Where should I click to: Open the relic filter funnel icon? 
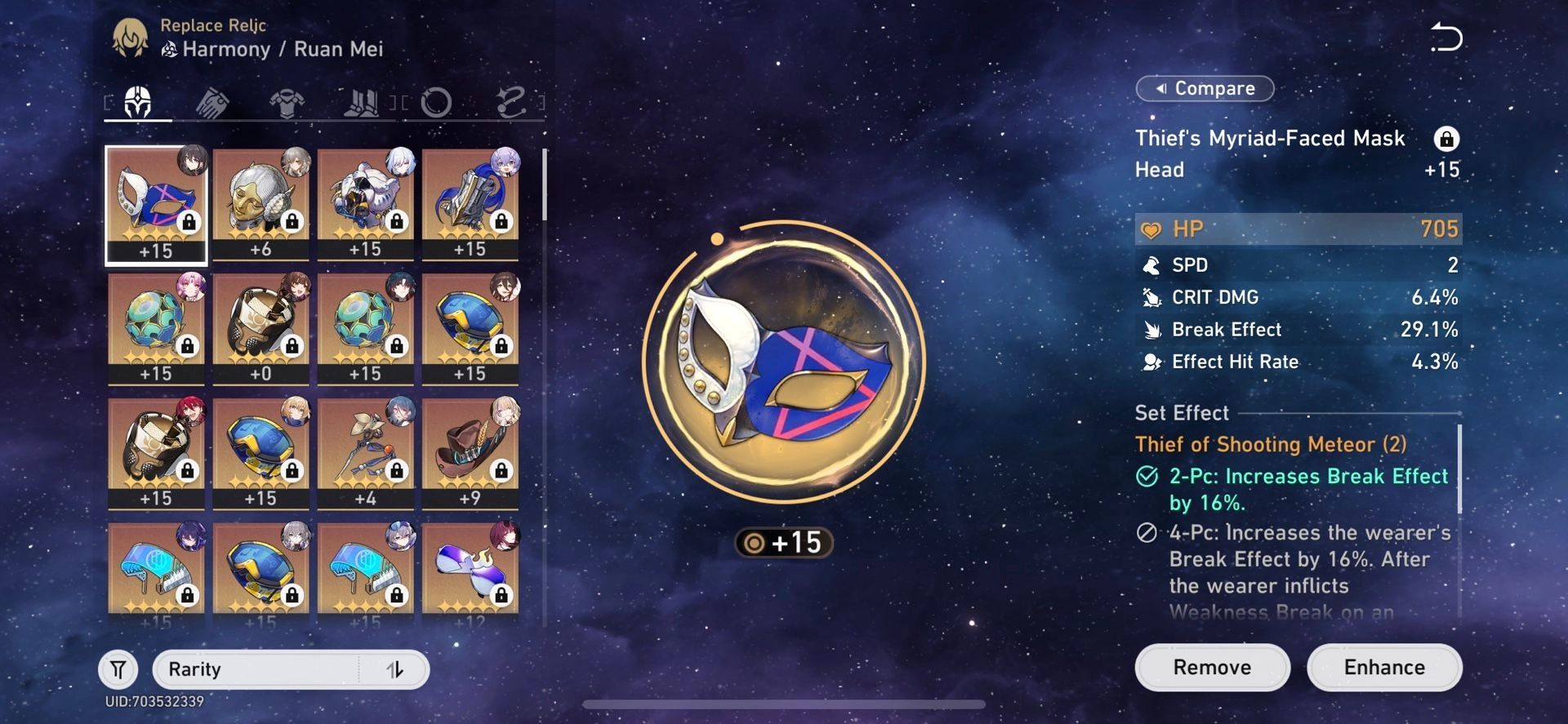click(117, 668)
